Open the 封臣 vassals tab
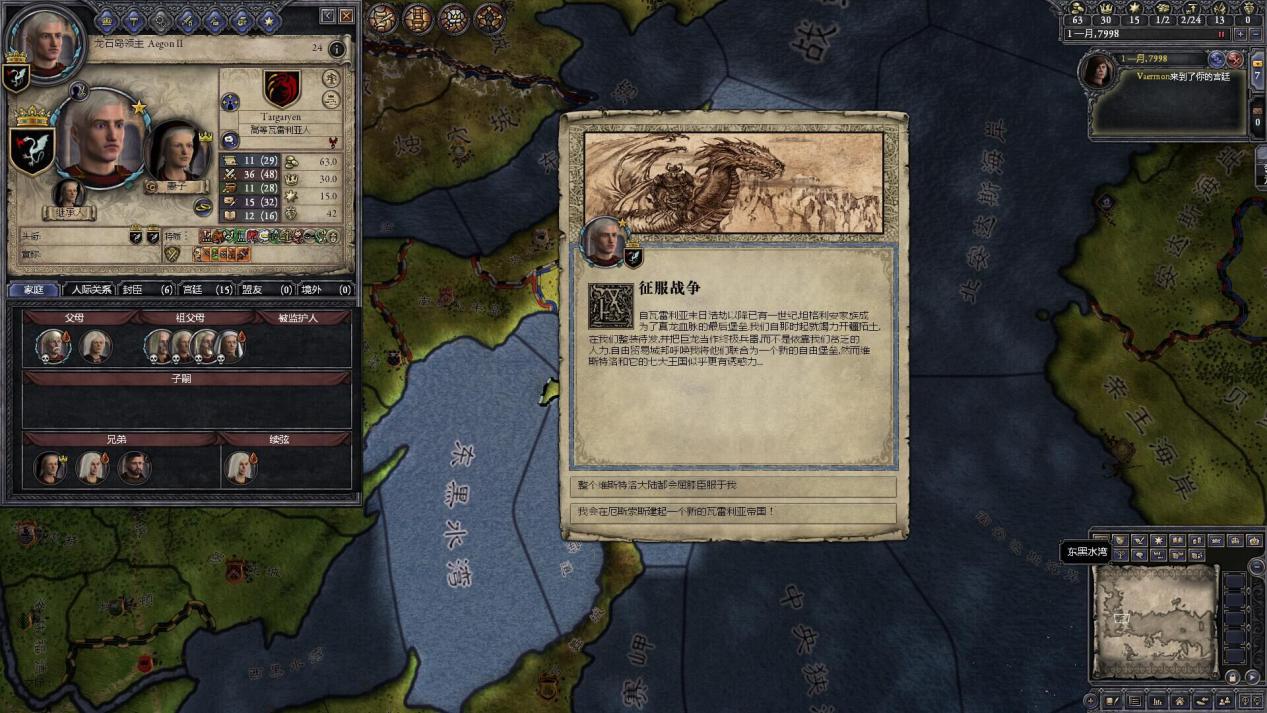 point(147,290)
